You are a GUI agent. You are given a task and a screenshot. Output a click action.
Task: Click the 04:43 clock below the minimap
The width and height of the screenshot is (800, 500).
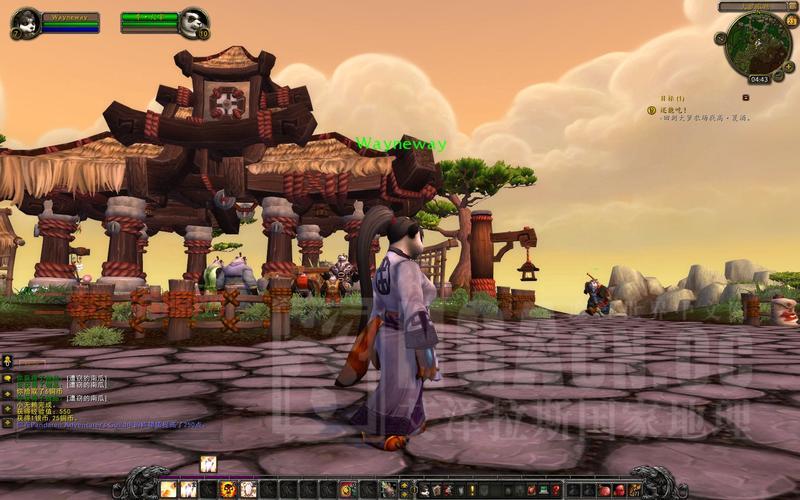pos(759,79)
